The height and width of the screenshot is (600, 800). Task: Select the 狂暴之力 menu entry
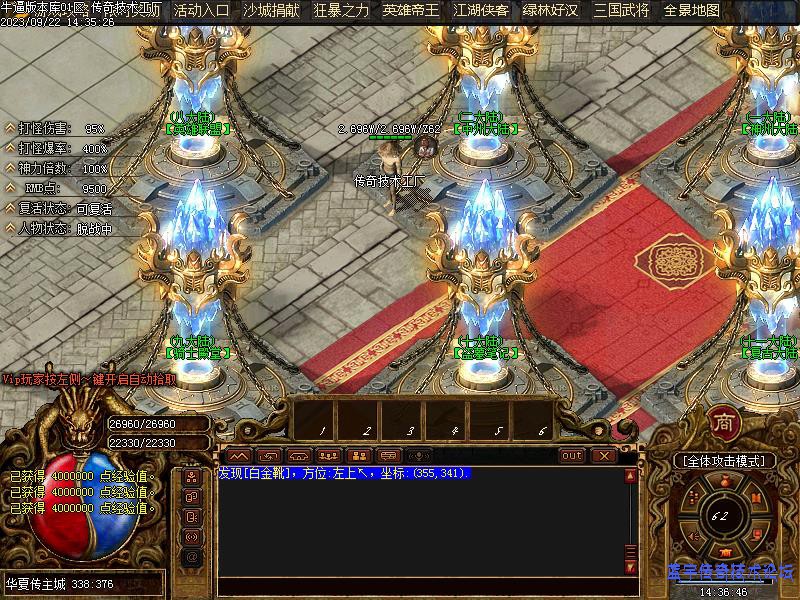click(x=341, y=11)
